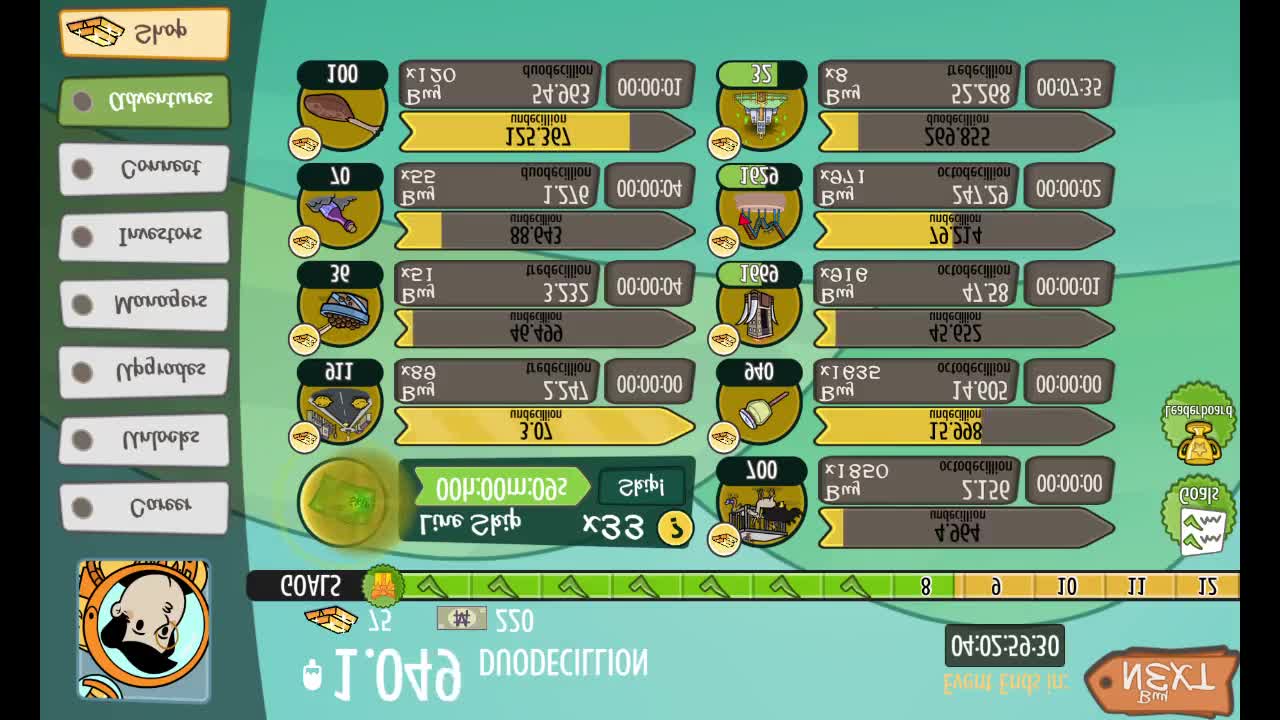
Task: Open the Managers menu
Action: click(x=144, y=304)
